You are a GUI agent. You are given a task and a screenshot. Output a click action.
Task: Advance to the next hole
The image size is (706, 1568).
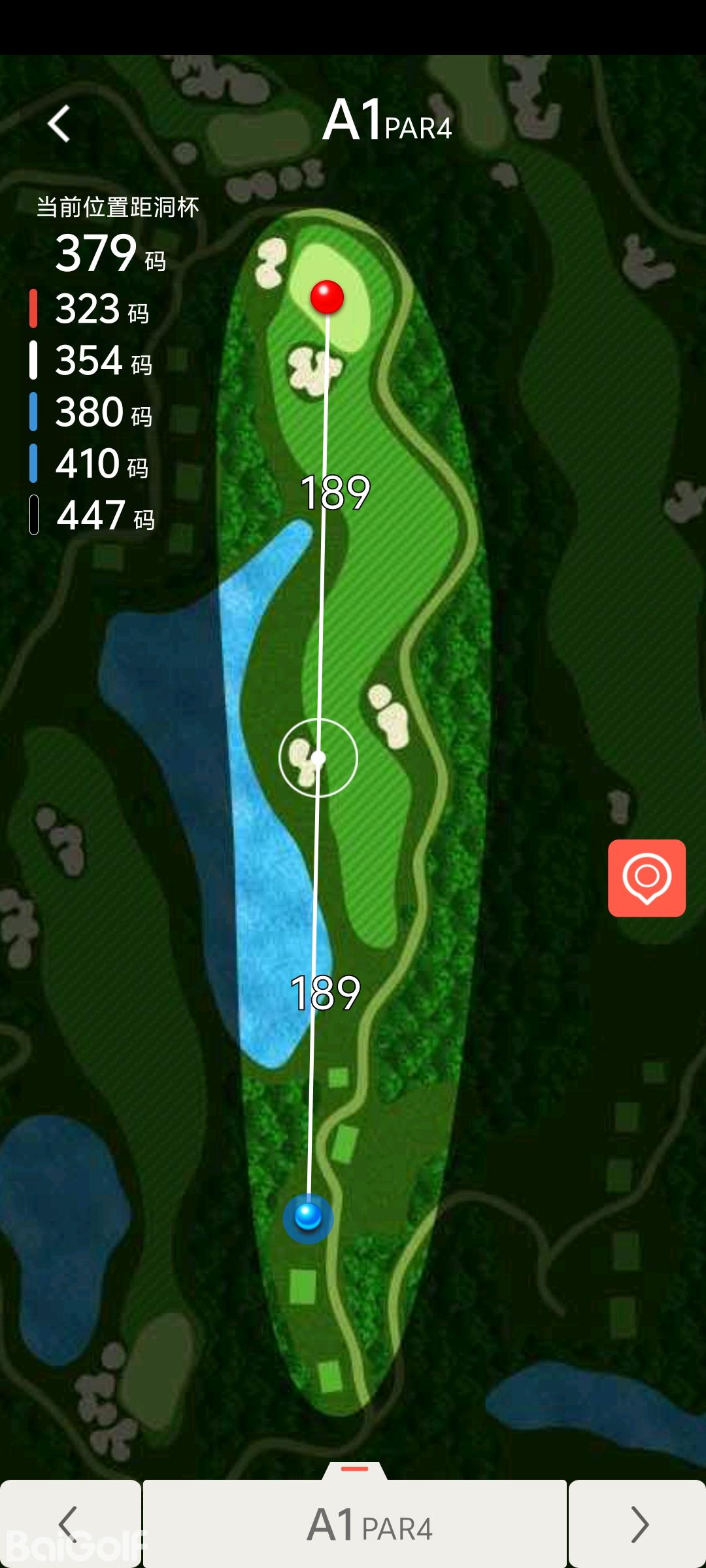pos(637,1524)
